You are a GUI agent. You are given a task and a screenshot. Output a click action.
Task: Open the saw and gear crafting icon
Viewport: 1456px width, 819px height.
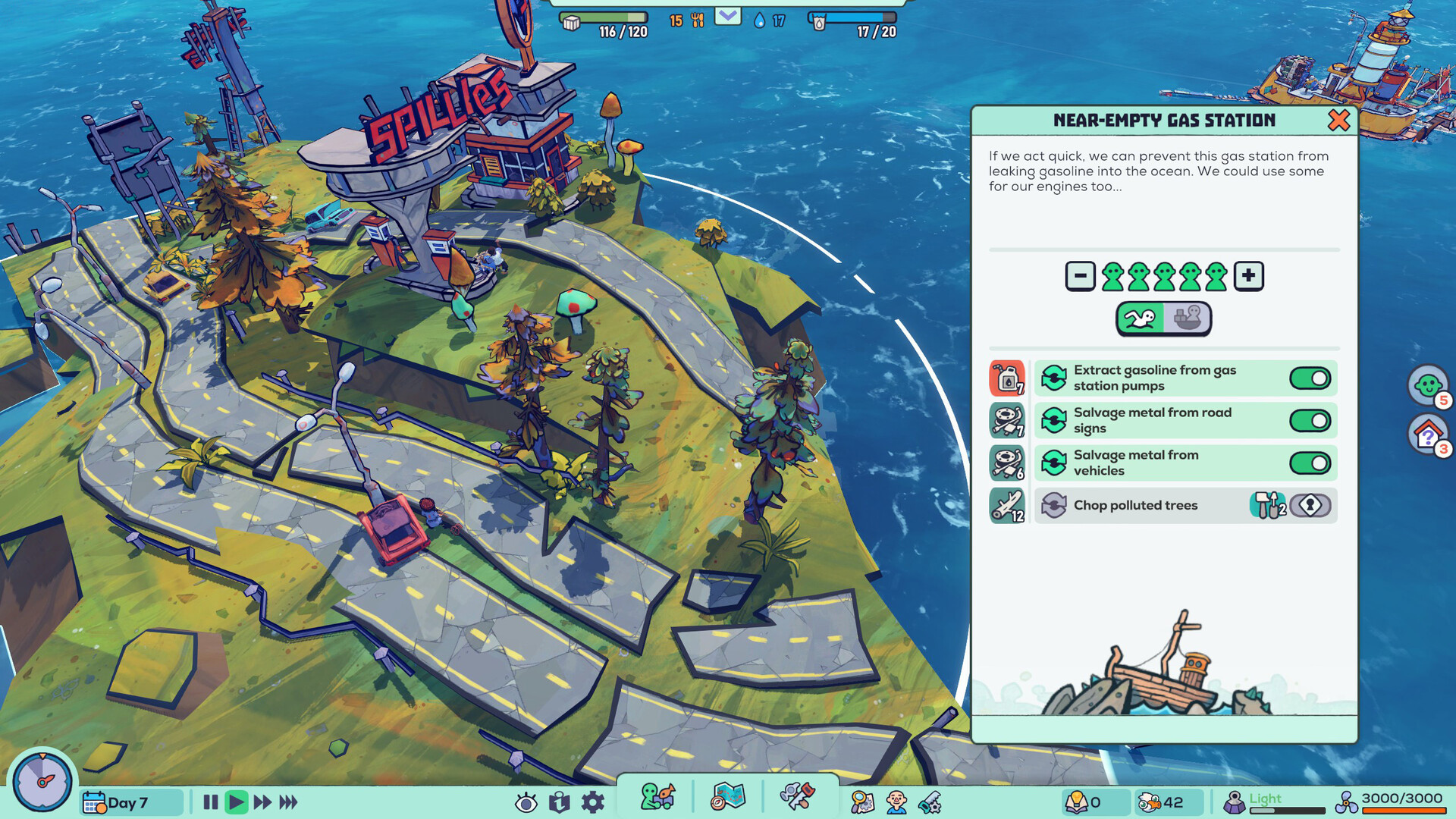point(929,800)
